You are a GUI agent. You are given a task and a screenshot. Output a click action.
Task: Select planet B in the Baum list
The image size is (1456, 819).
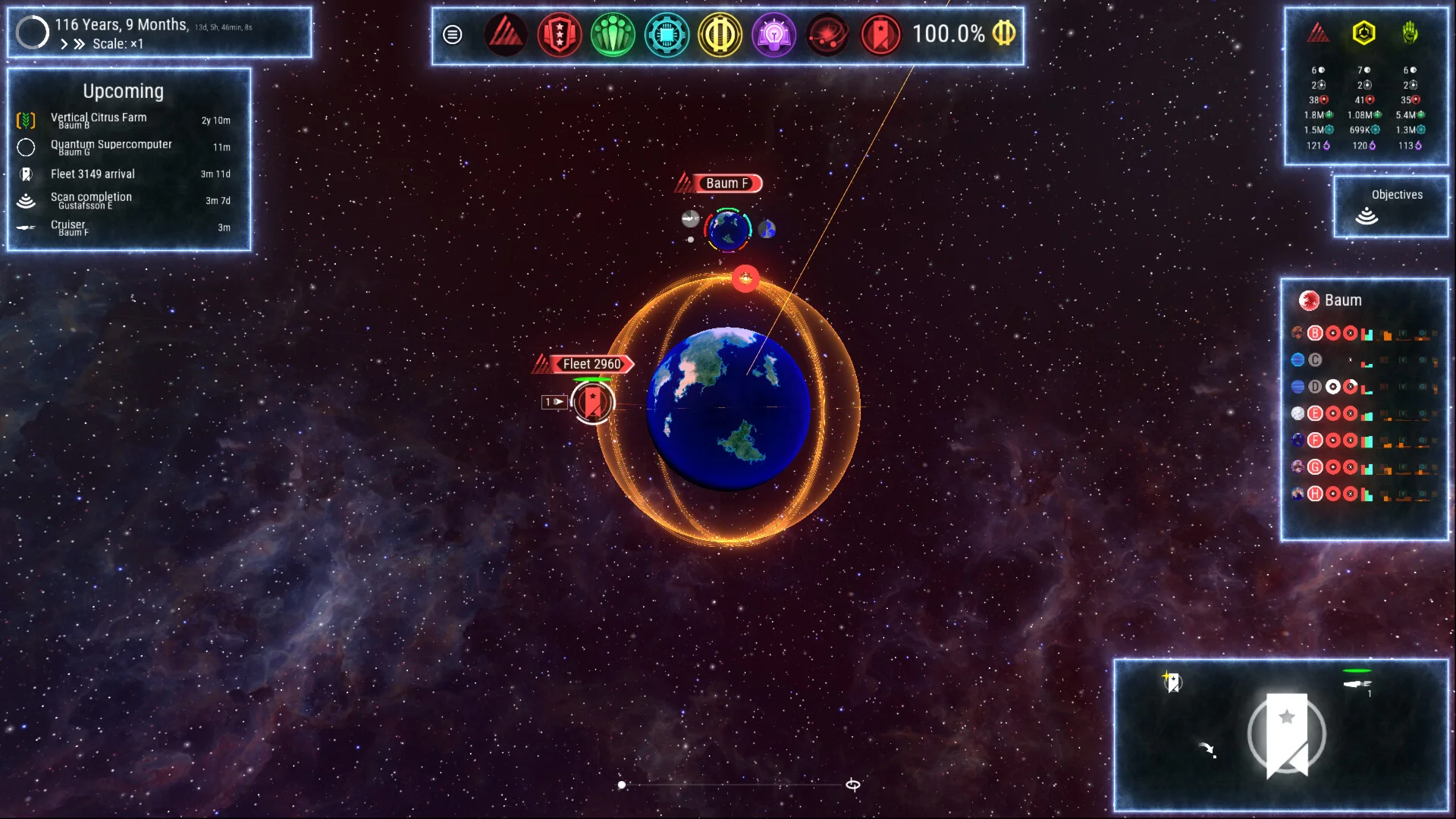pos(1315,333)
